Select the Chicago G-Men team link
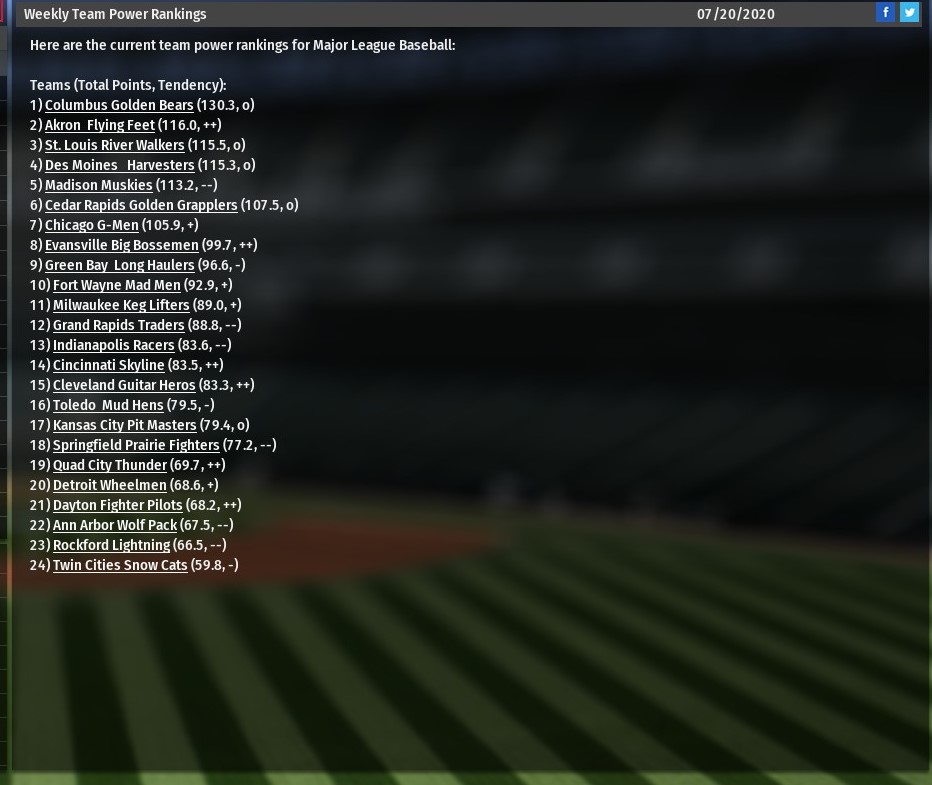This screenshot has width=932, height=785. [x=92, y=225]
